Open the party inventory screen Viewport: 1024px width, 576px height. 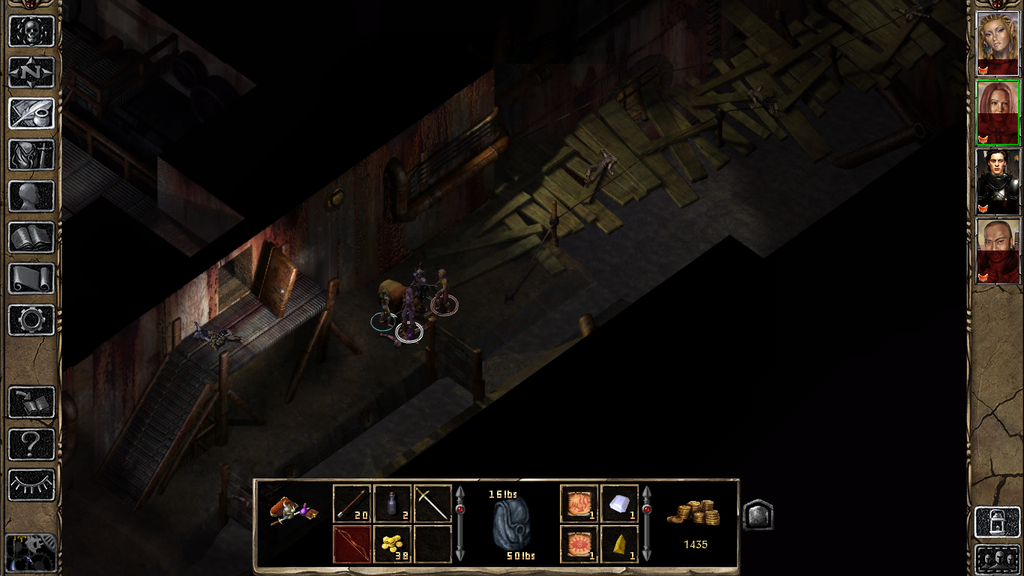31,154
